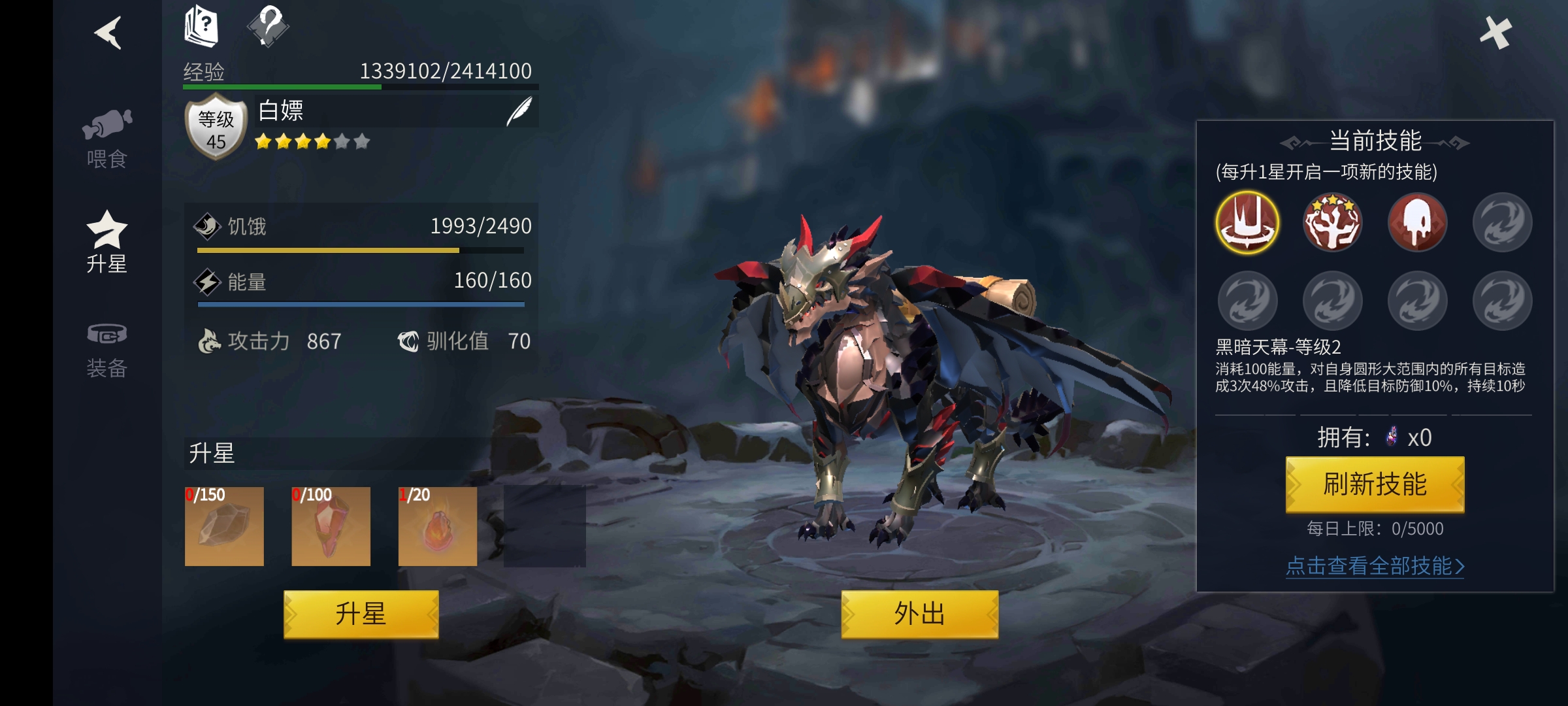Click the diamond question mark icon
The height and width of the screenshot is (706, 1568).
(x=269, y=27)
